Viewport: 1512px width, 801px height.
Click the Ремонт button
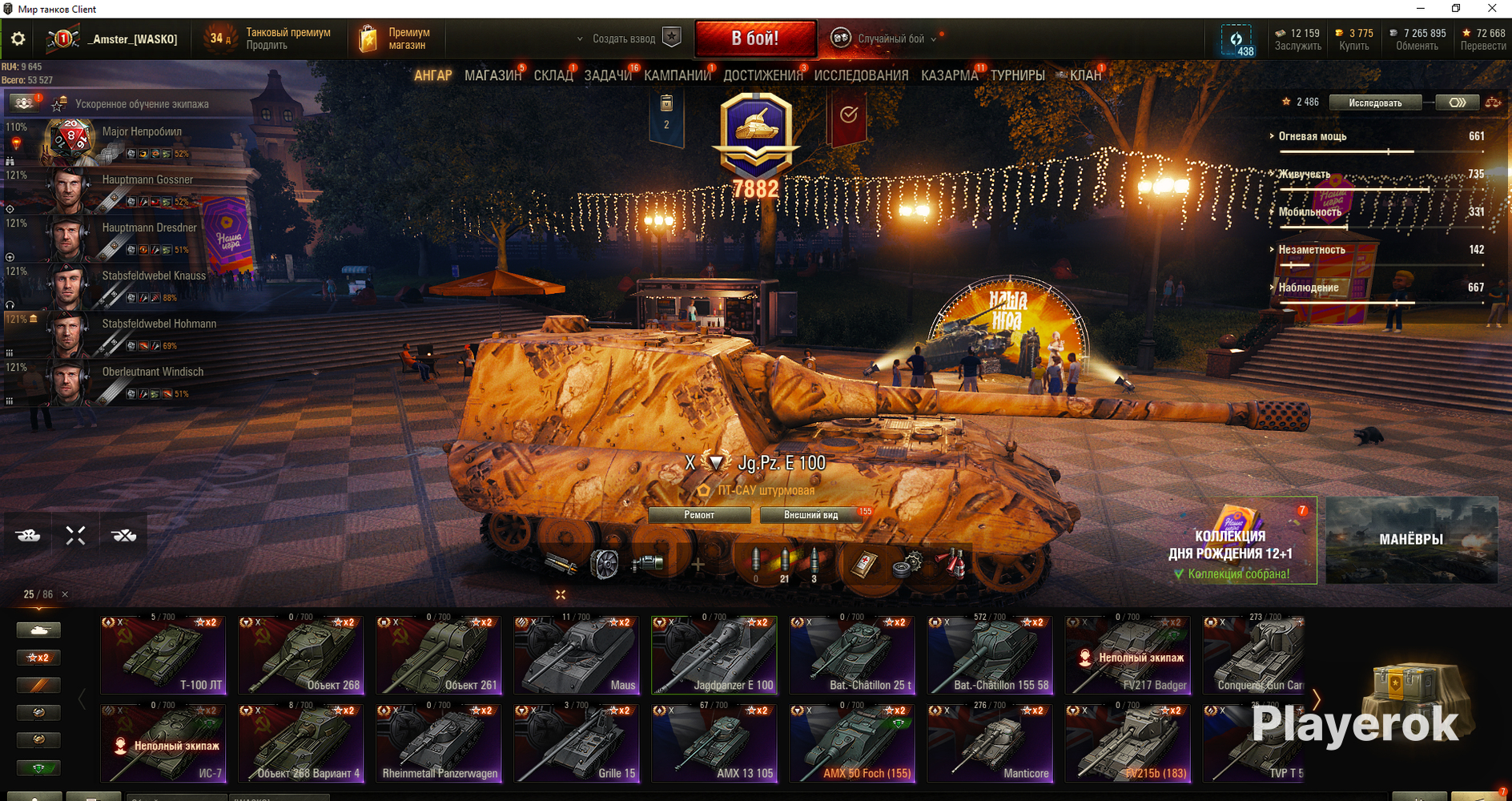click(x=699, y=515)
